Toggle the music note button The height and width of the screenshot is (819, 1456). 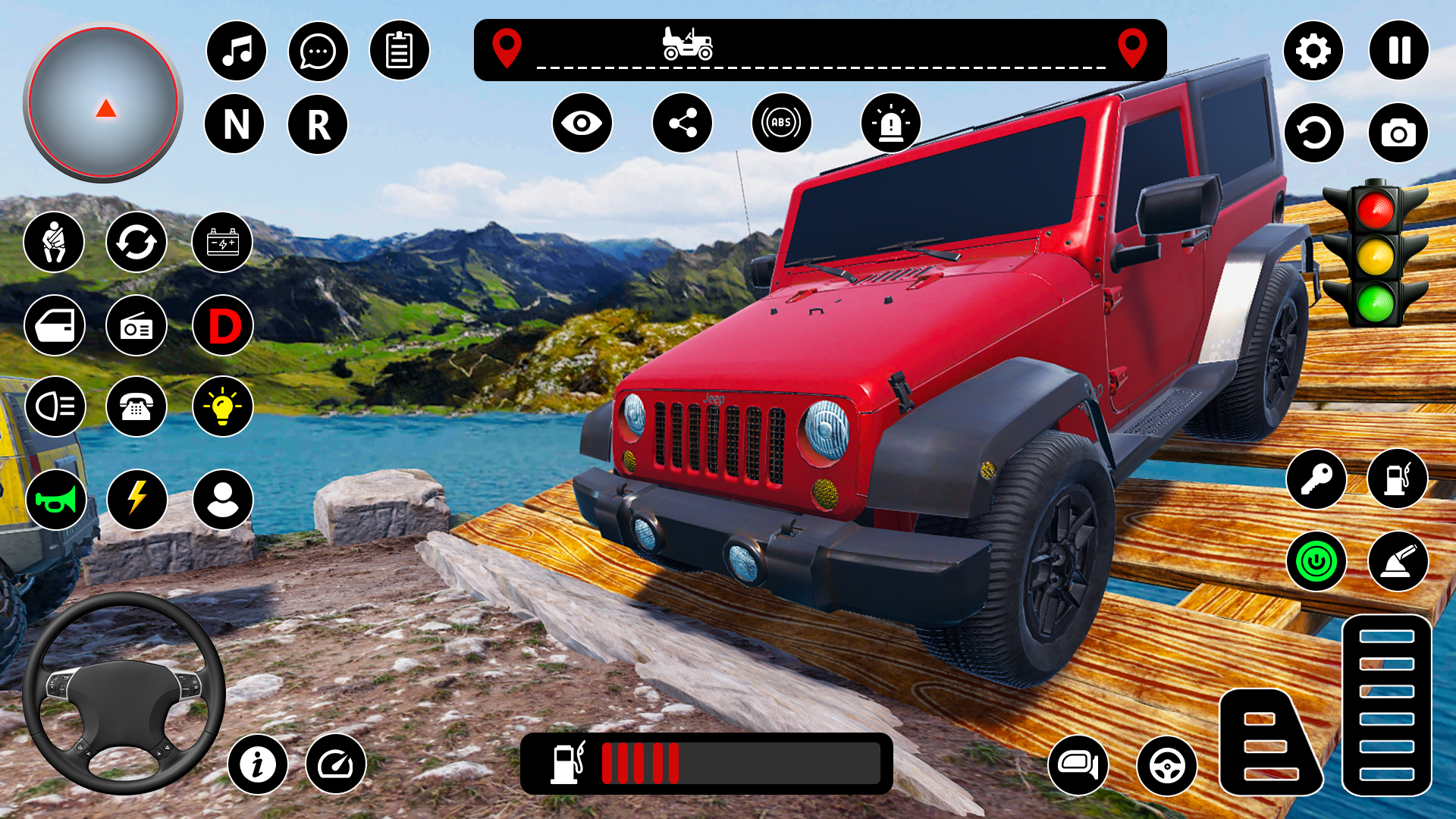tap(237, 51)
